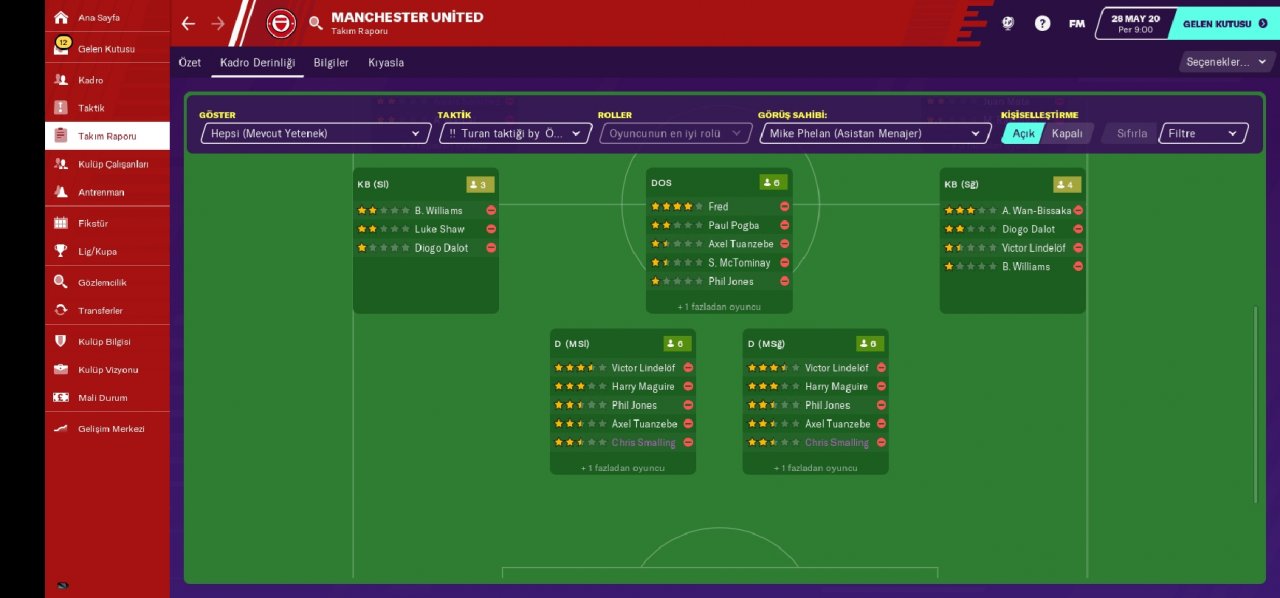Open Gelen Kutusu in the sidebar
This screenshot has width=1280, height=598.
105,49
